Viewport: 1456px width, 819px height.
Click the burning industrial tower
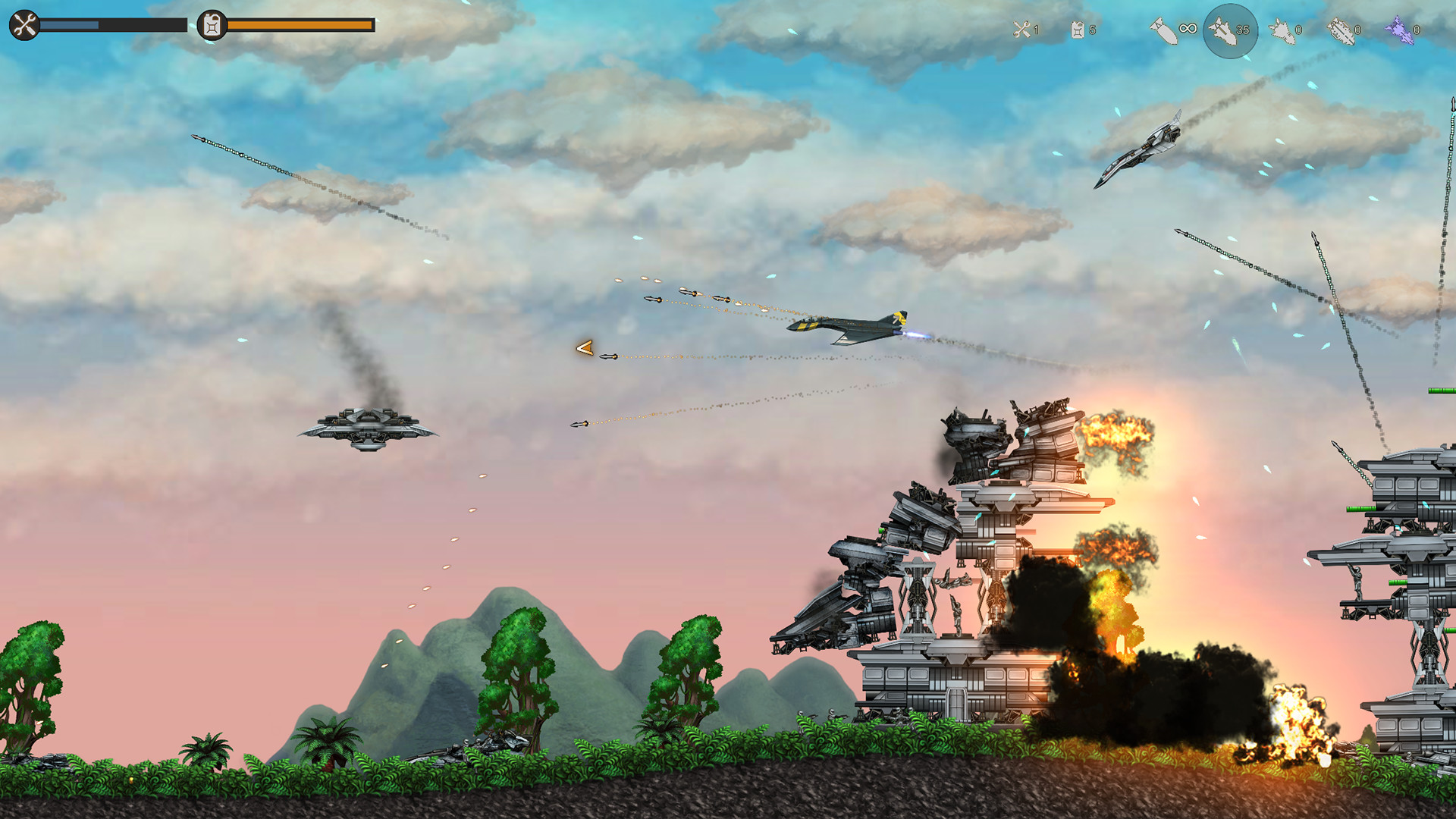986,531
